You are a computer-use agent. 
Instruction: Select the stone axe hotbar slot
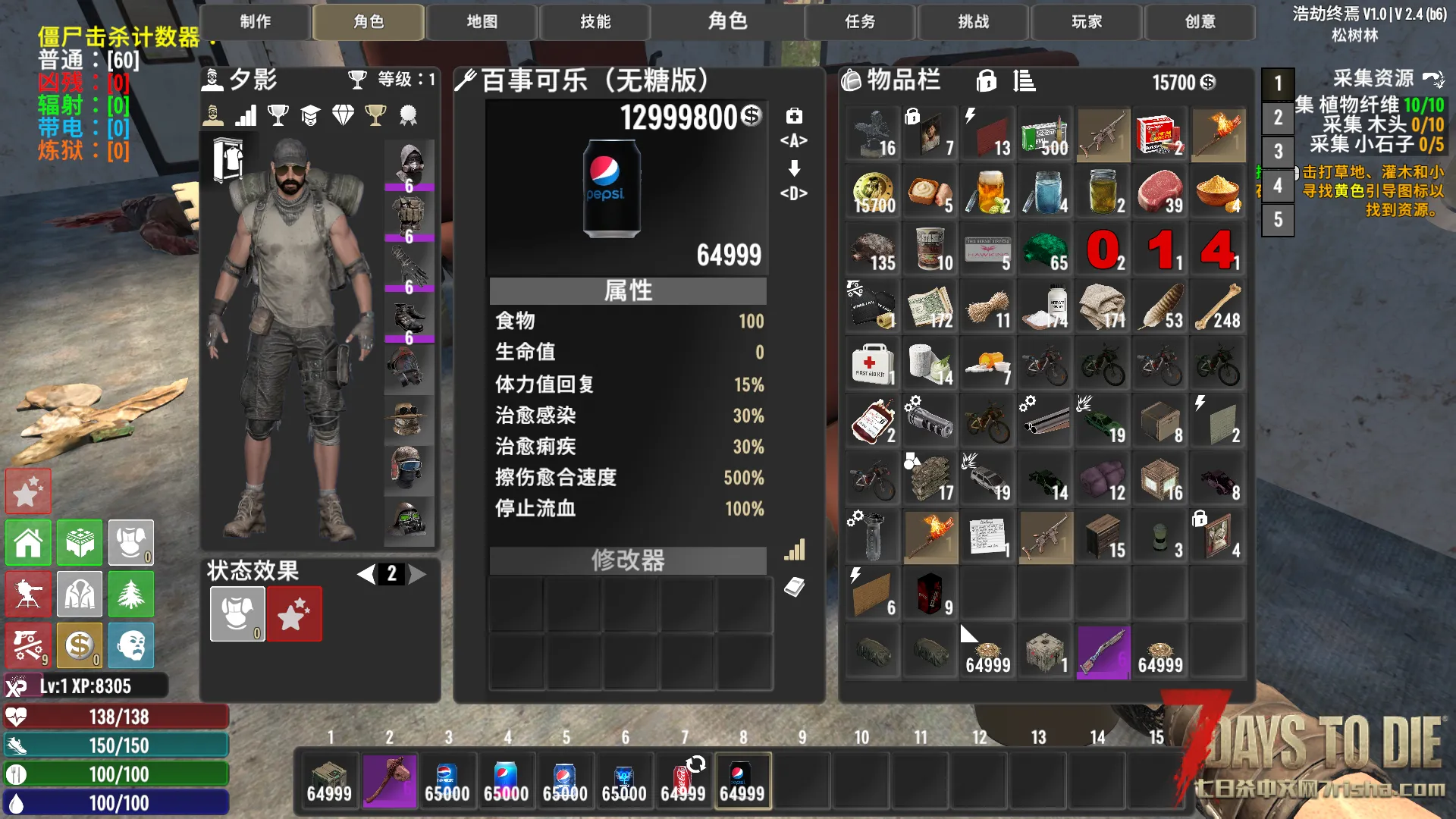(389, 780)
